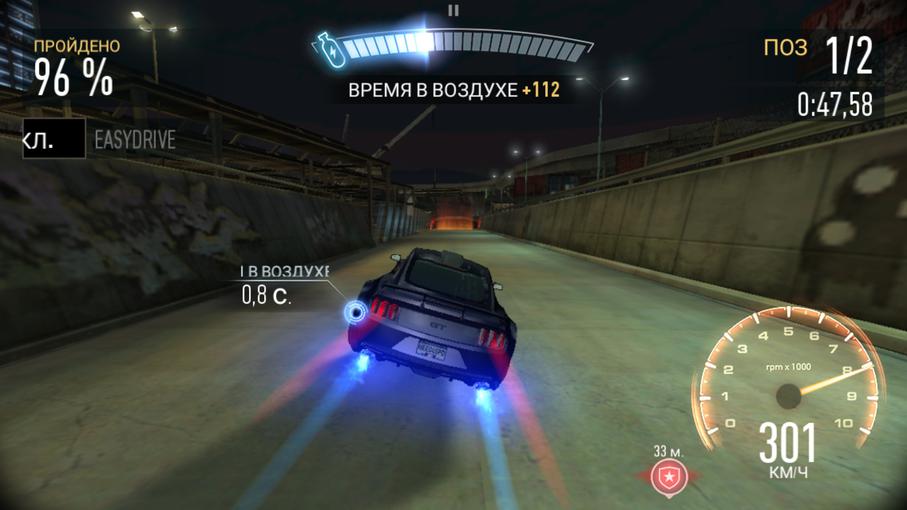Pause the race with the pause icon

pos(453,11)
